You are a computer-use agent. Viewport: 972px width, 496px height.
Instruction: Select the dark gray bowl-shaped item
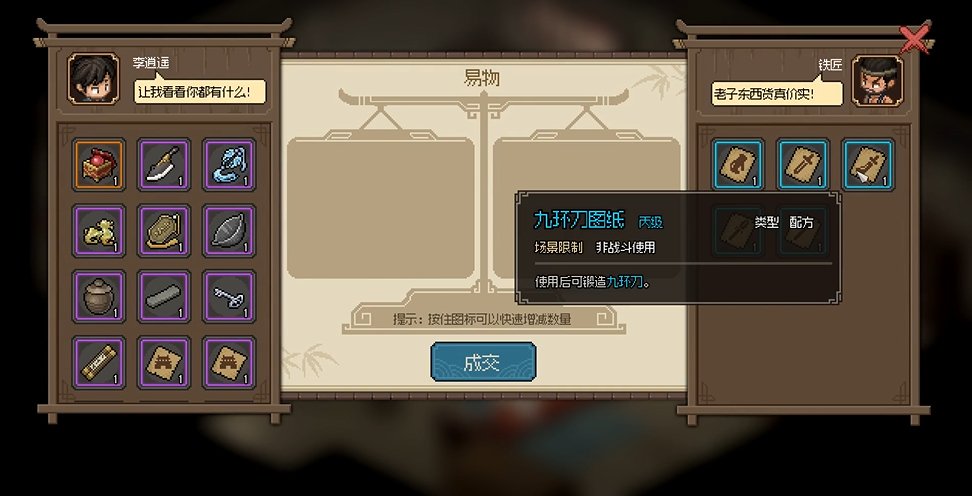[x=228, y=231]
